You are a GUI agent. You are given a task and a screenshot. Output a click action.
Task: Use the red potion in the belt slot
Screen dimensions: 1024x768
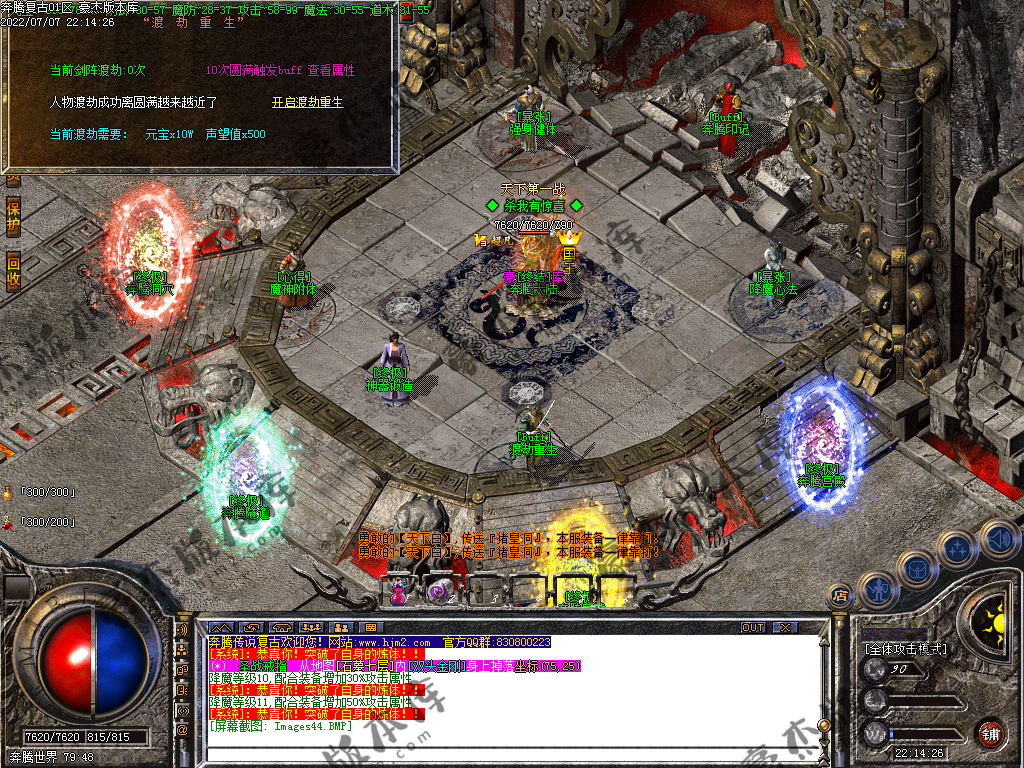pos(400,592)
